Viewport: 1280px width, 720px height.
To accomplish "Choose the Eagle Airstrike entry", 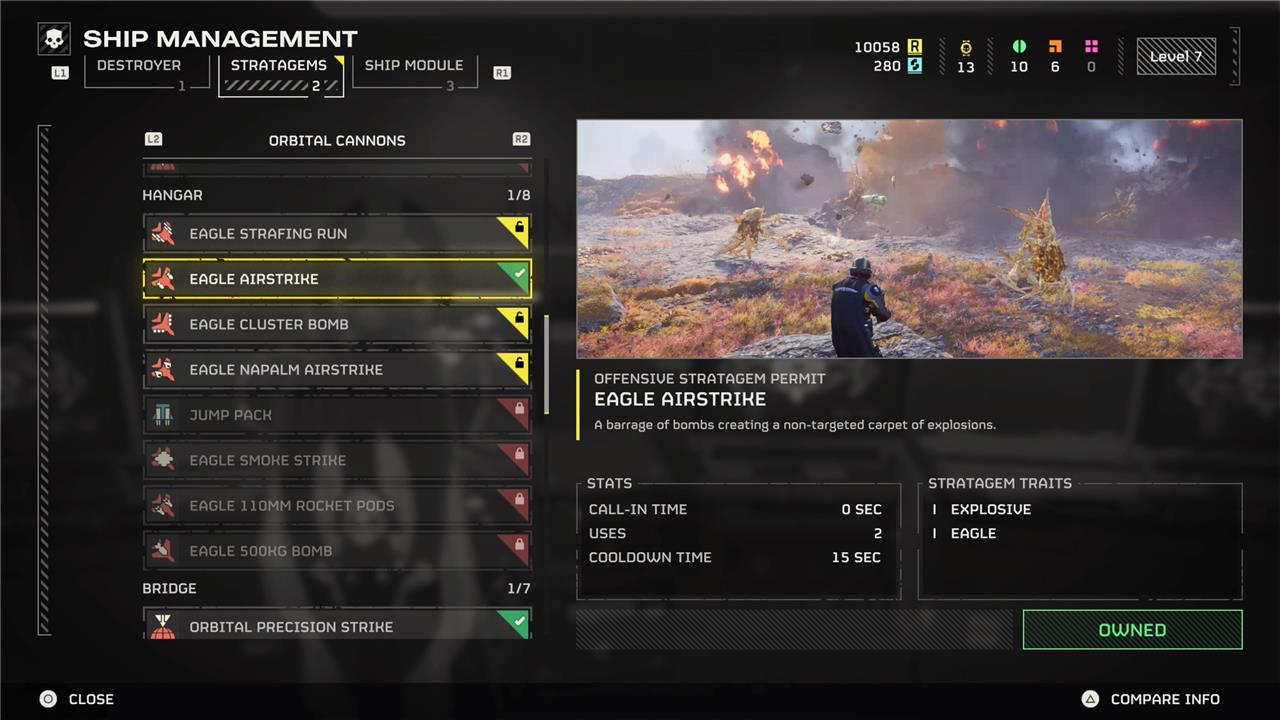I will [x=337, y=279].
